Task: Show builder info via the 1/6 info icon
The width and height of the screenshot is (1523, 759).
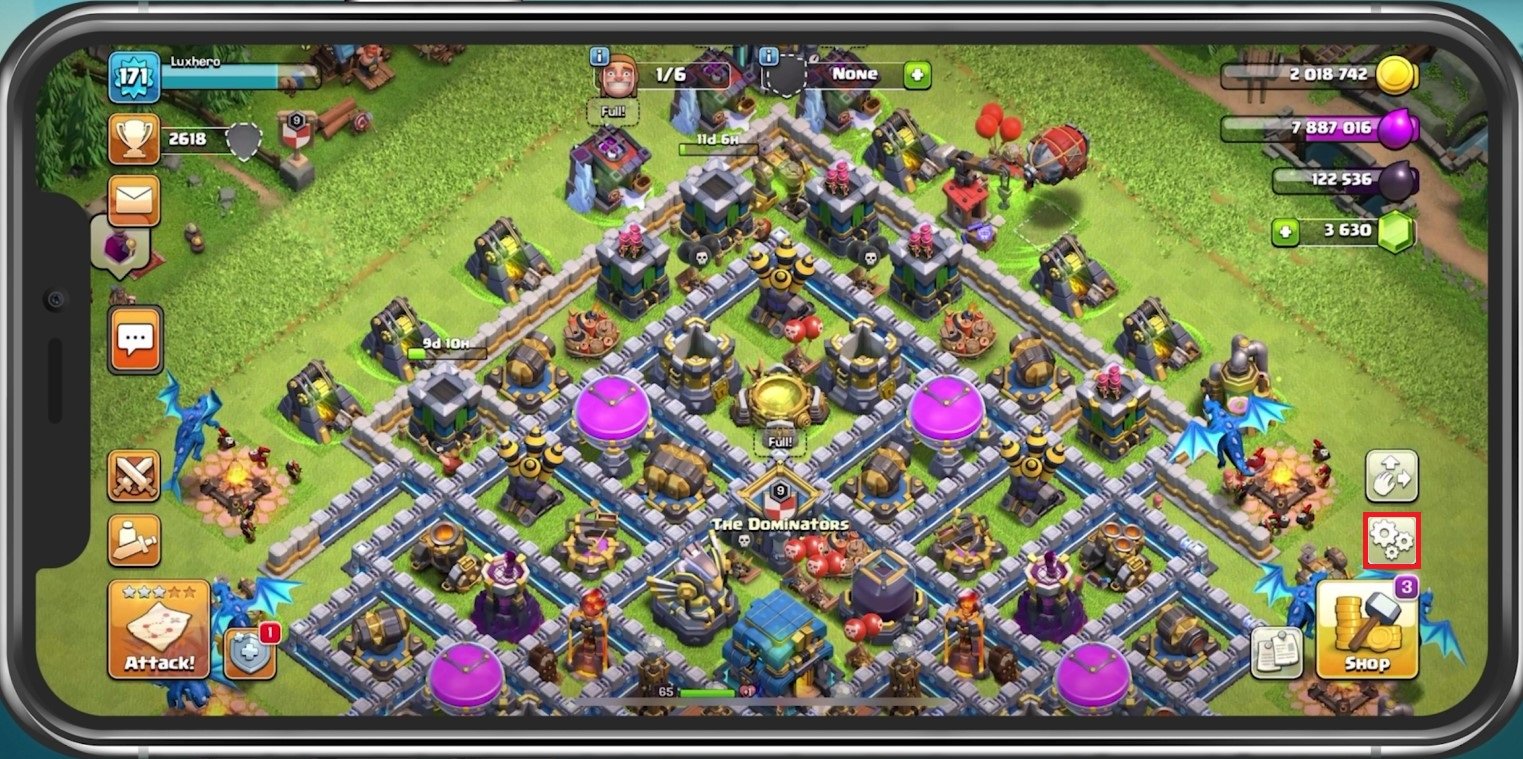Action: [600, 56]
